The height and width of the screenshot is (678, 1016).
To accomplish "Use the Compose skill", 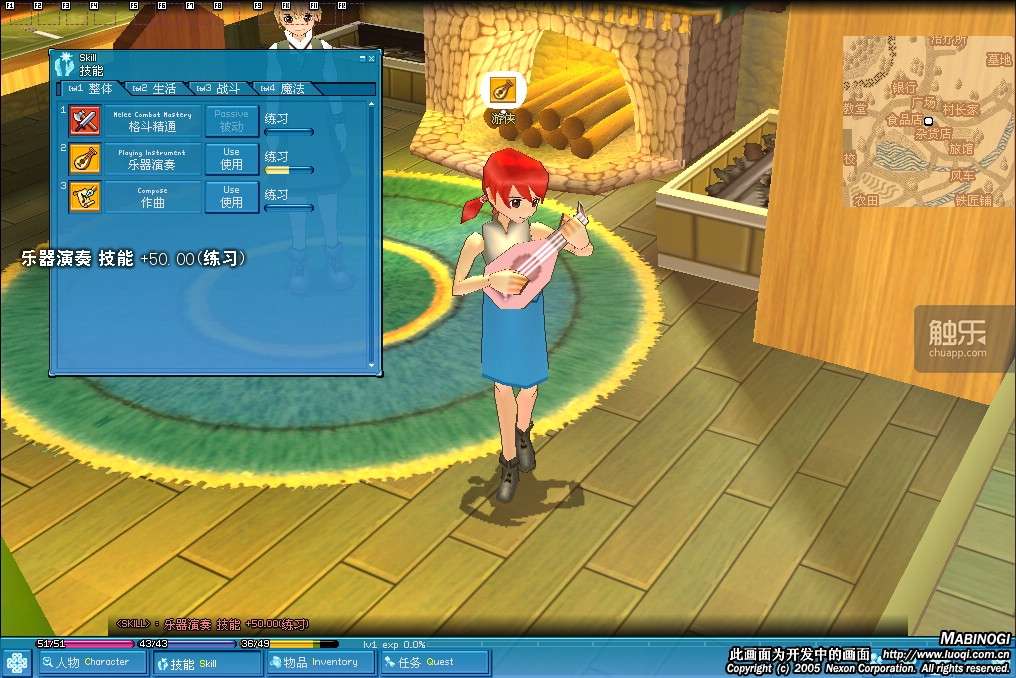I will (x=232, y=197).
